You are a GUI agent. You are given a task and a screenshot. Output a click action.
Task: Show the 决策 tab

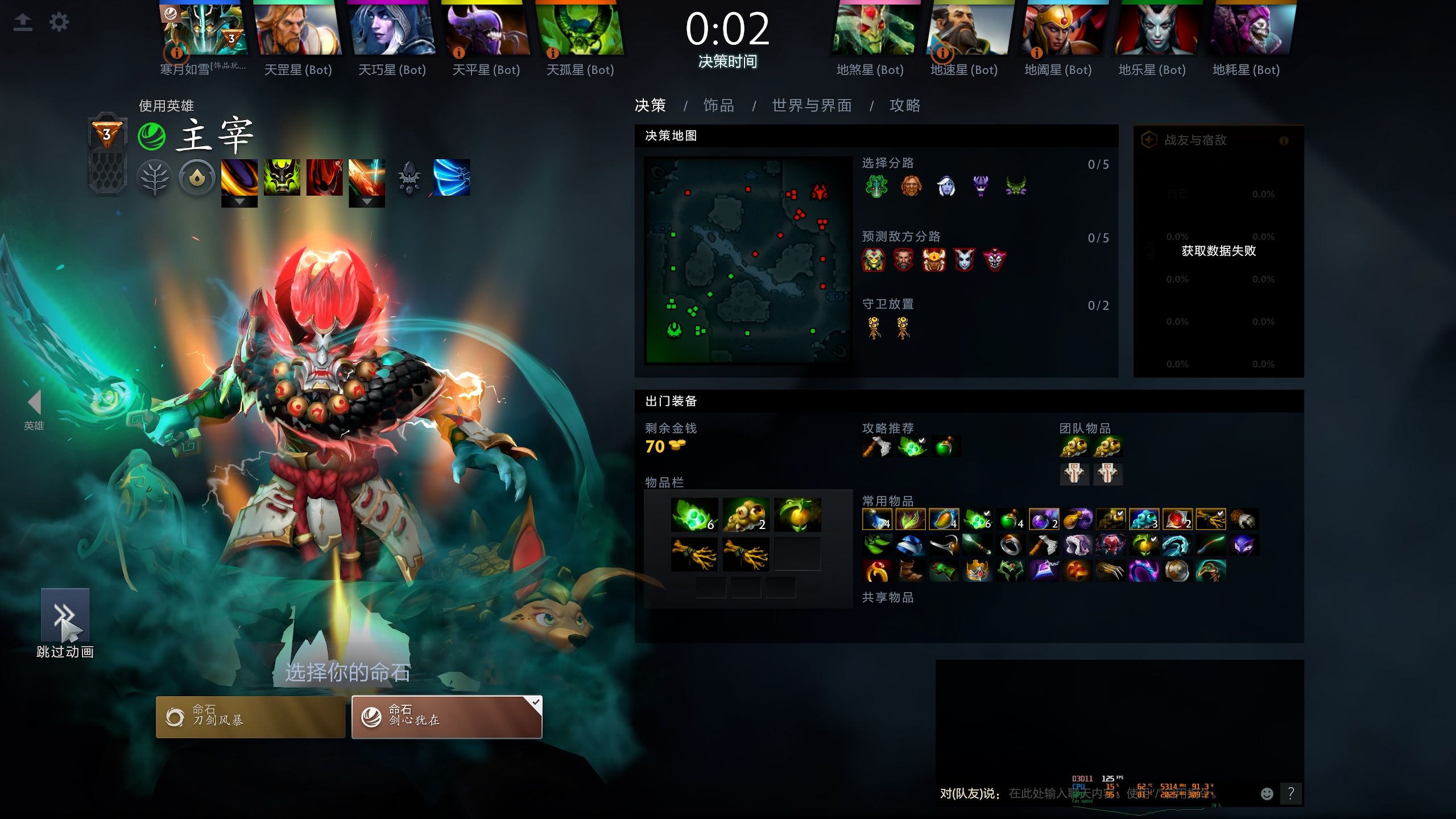[x=650, y=106]
